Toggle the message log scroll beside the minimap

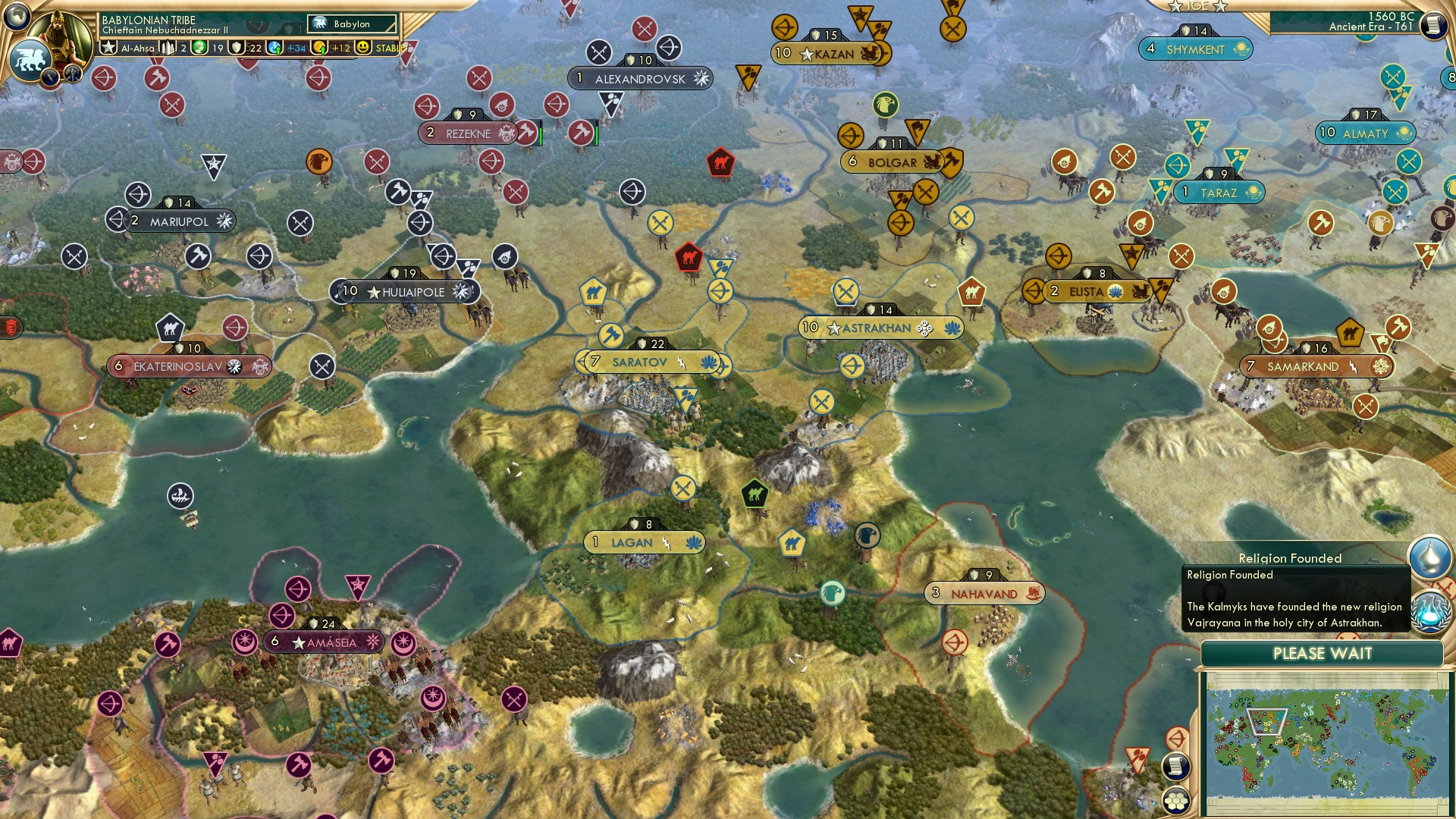(1175, 766)
